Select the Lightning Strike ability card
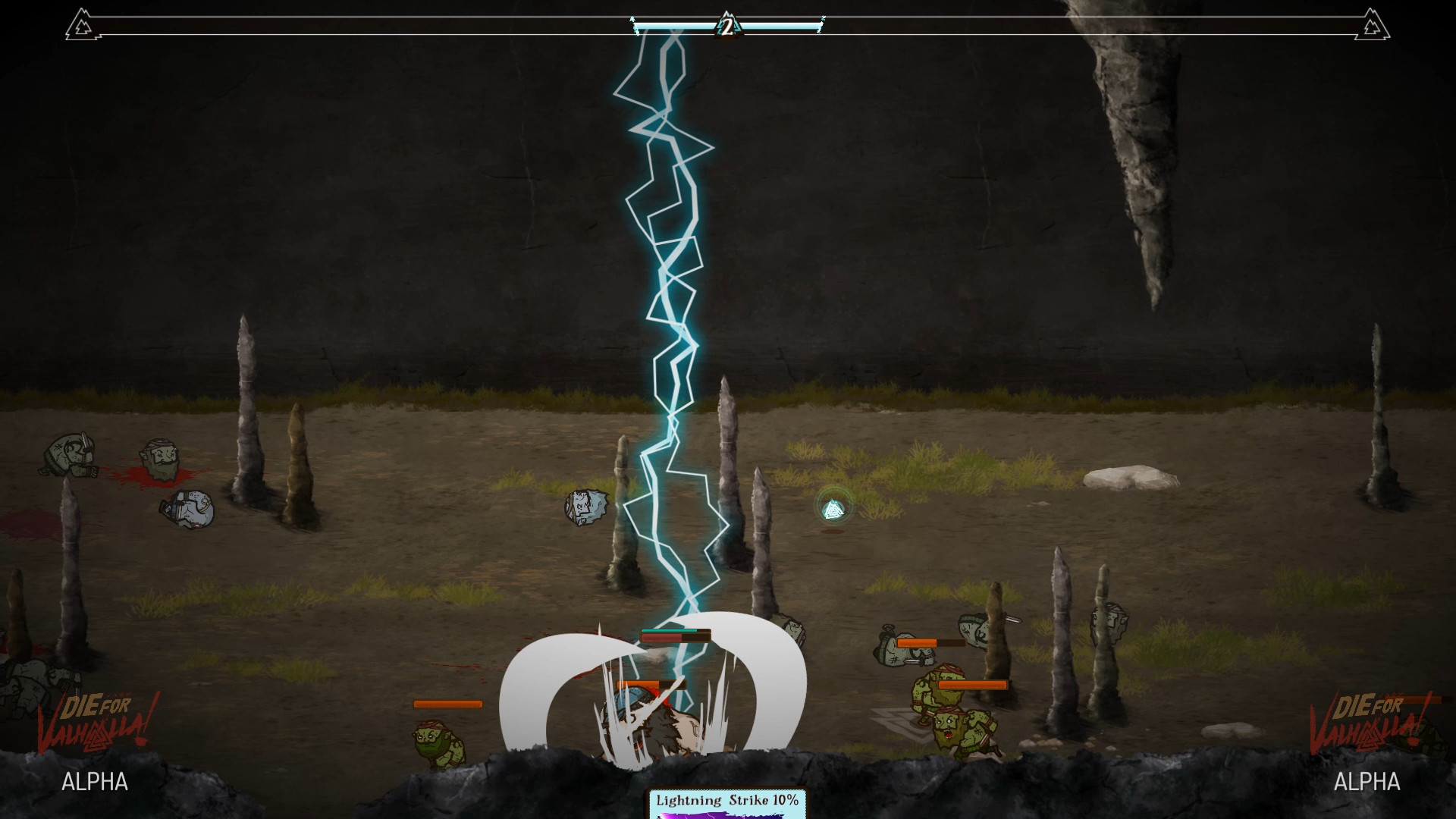Viewport: 1456px width, 819px height. (726, 803)
